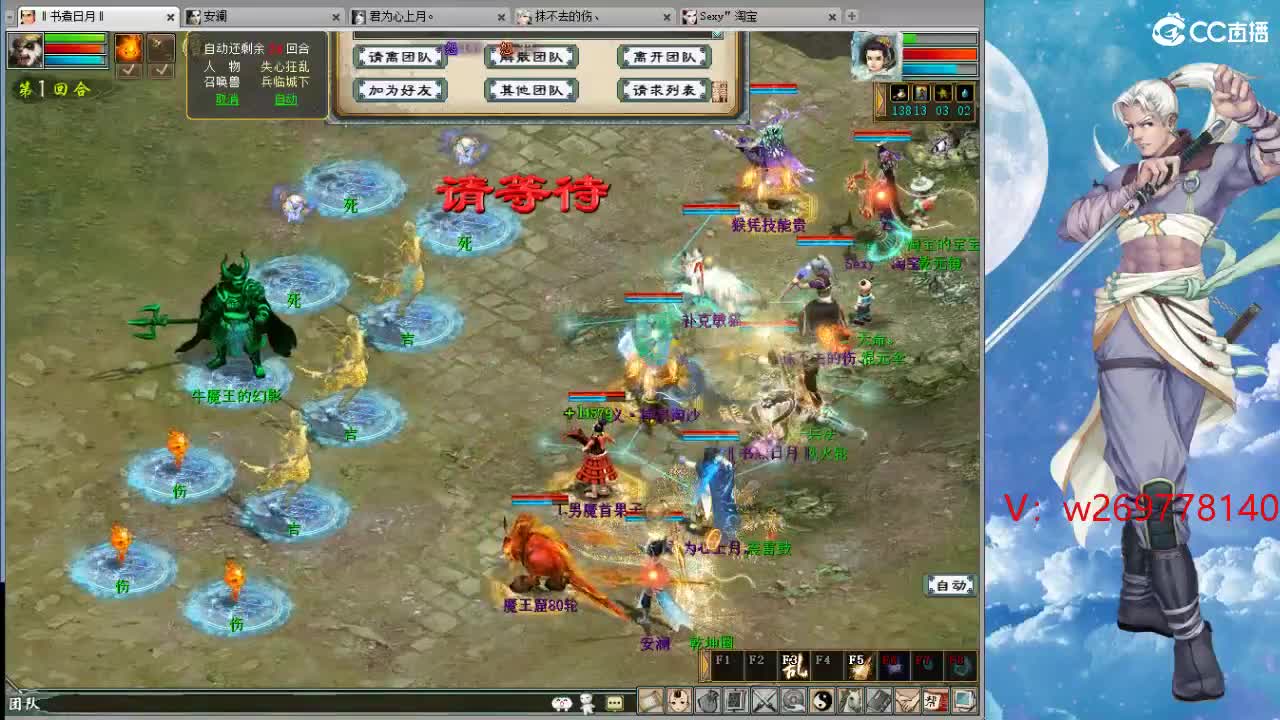Image resolution: width=1280 pixels, height=720 pixels.
Task: Select the F3 乱 skill slot
Action: point(793,665)
